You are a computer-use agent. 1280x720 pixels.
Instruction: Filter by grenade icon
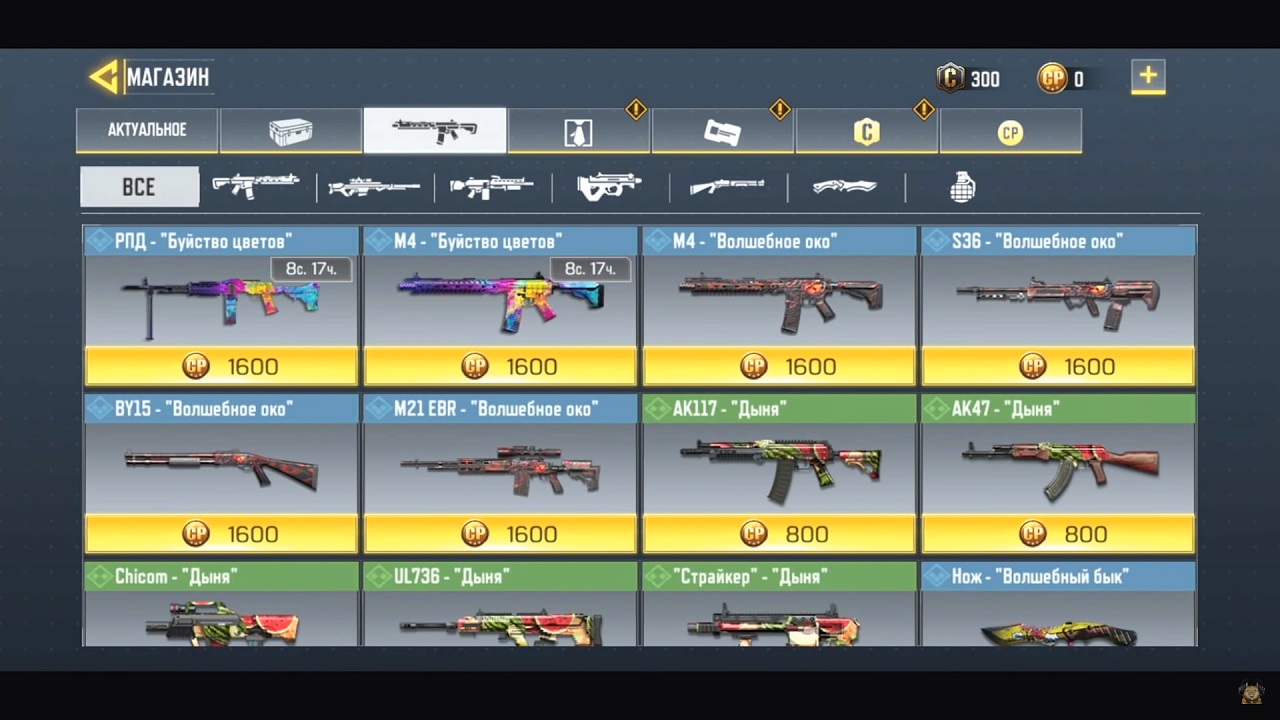[962, 187]
